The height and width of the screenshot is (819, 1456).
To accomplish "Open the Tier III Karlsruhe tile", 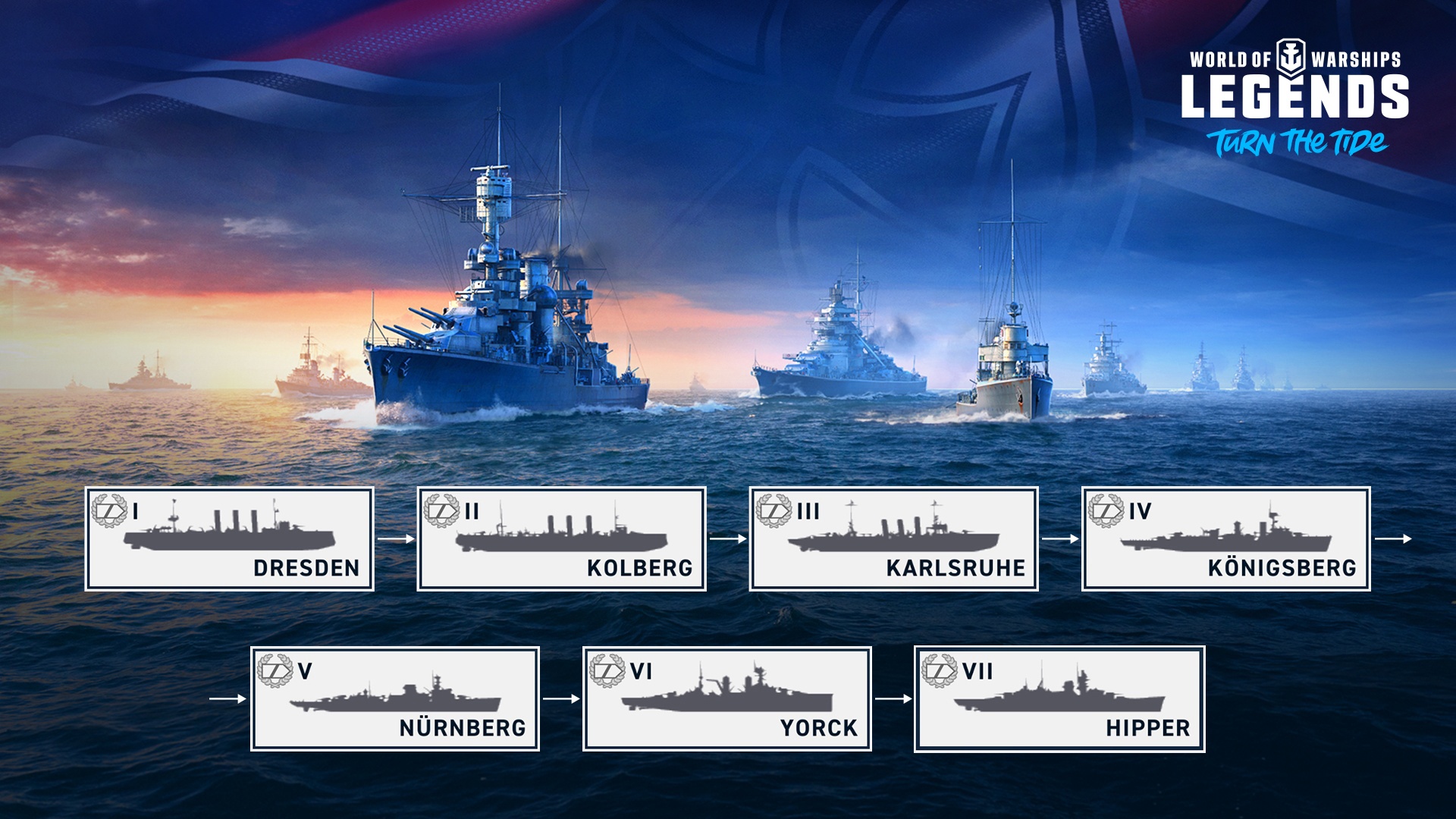I will tap(893, 538).
